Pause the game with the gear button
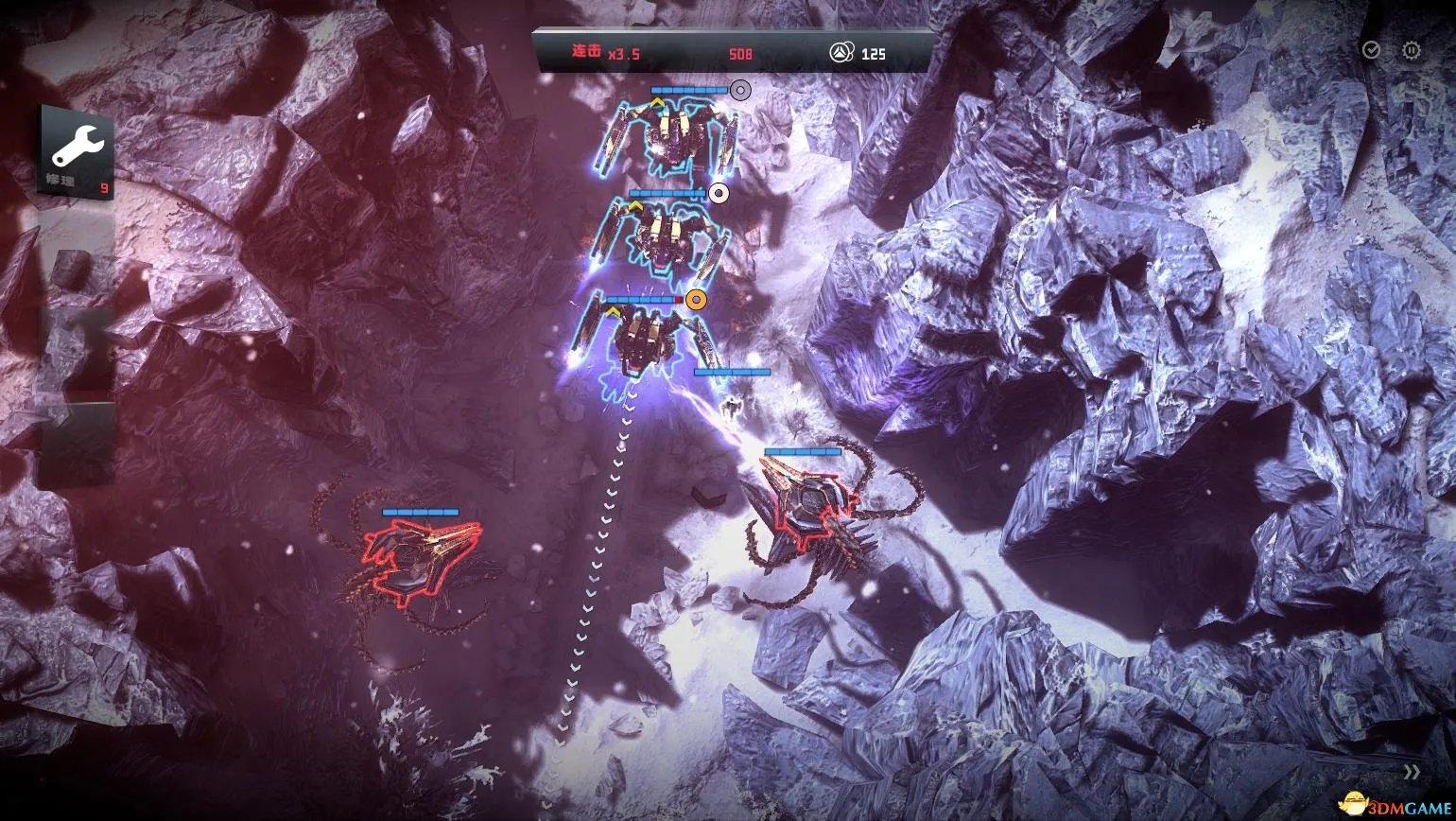This screenshot has width=1456, height=821. pyautogui.click(x=1411, y=50)
